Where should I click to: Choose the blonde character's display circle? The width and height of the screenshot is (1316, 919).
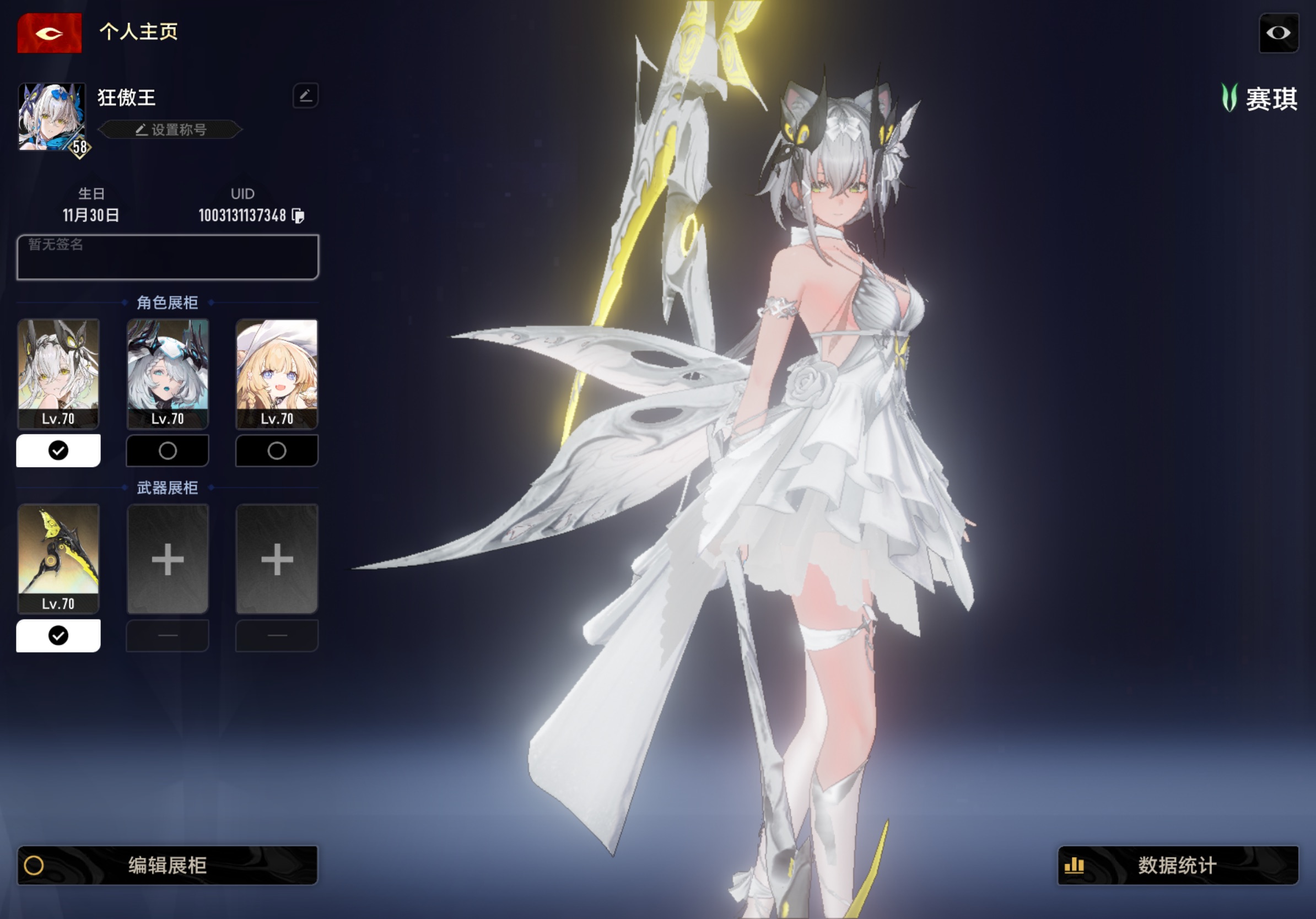[x=277, y=451]
